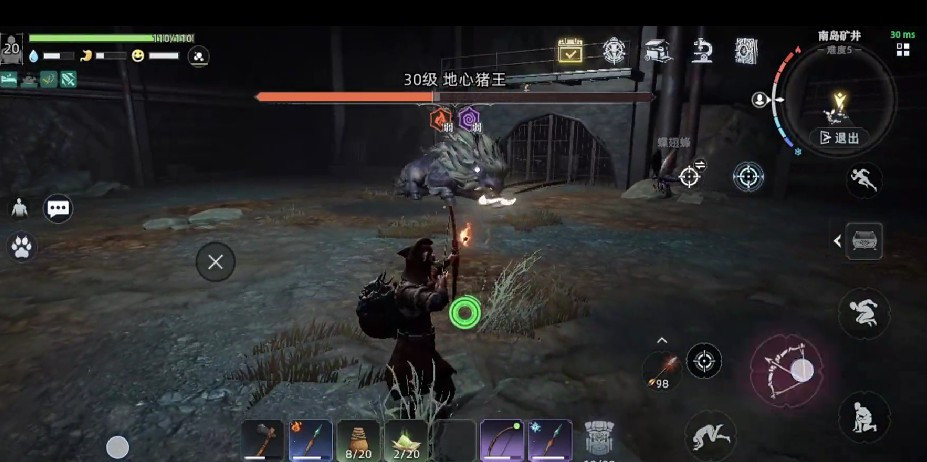
Task: Open the paw print pet menu
Action: tap(20, 246)
